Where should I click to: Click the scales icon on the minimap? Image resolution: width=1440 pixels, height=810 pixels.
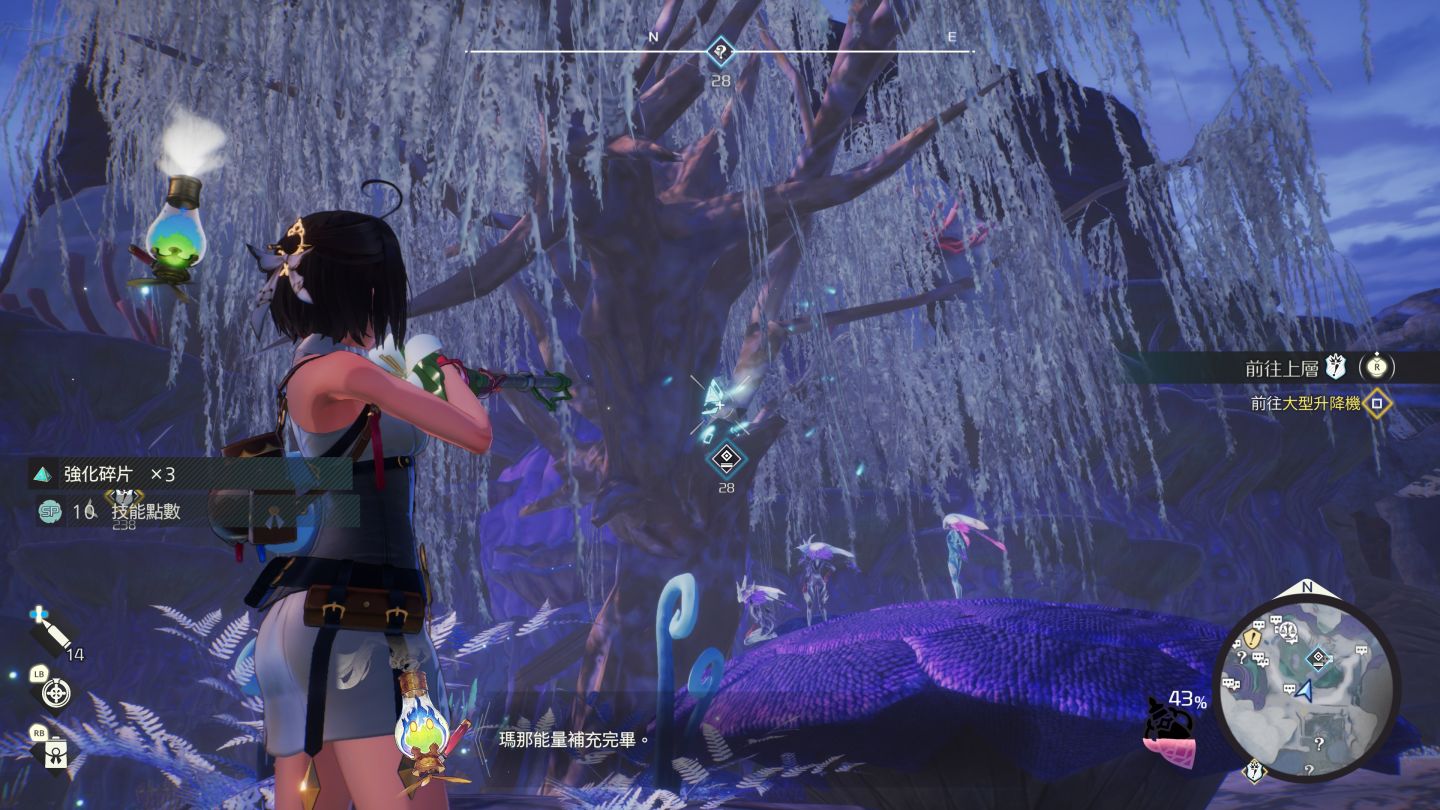coord(1287,630)
